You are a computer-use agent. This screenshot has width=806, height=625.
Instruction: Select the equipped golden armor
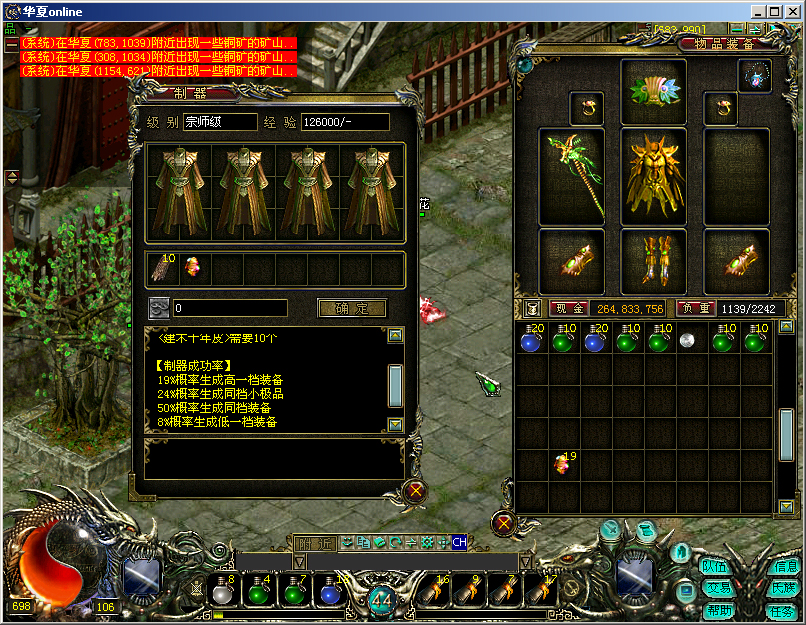tap(653, 177)
